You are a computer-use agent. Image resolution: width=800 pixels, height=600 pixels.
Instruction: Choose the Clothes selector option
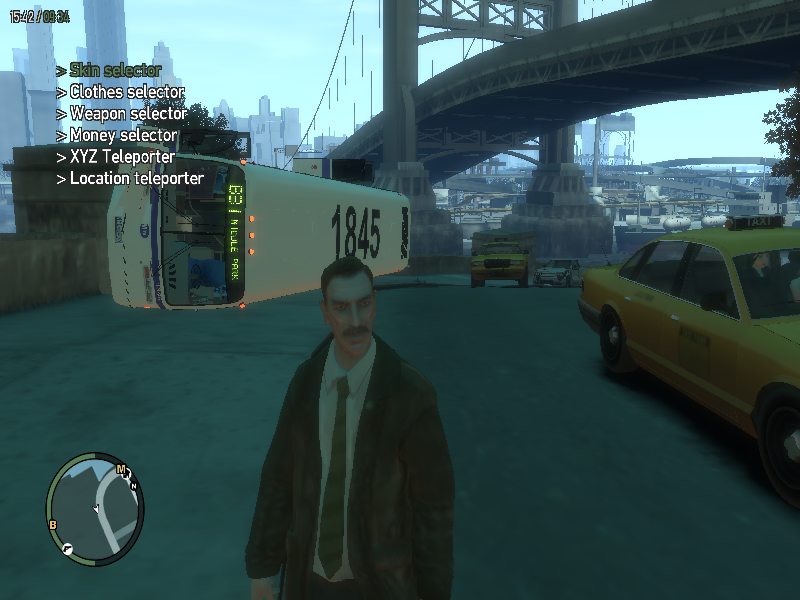(126, 92)
